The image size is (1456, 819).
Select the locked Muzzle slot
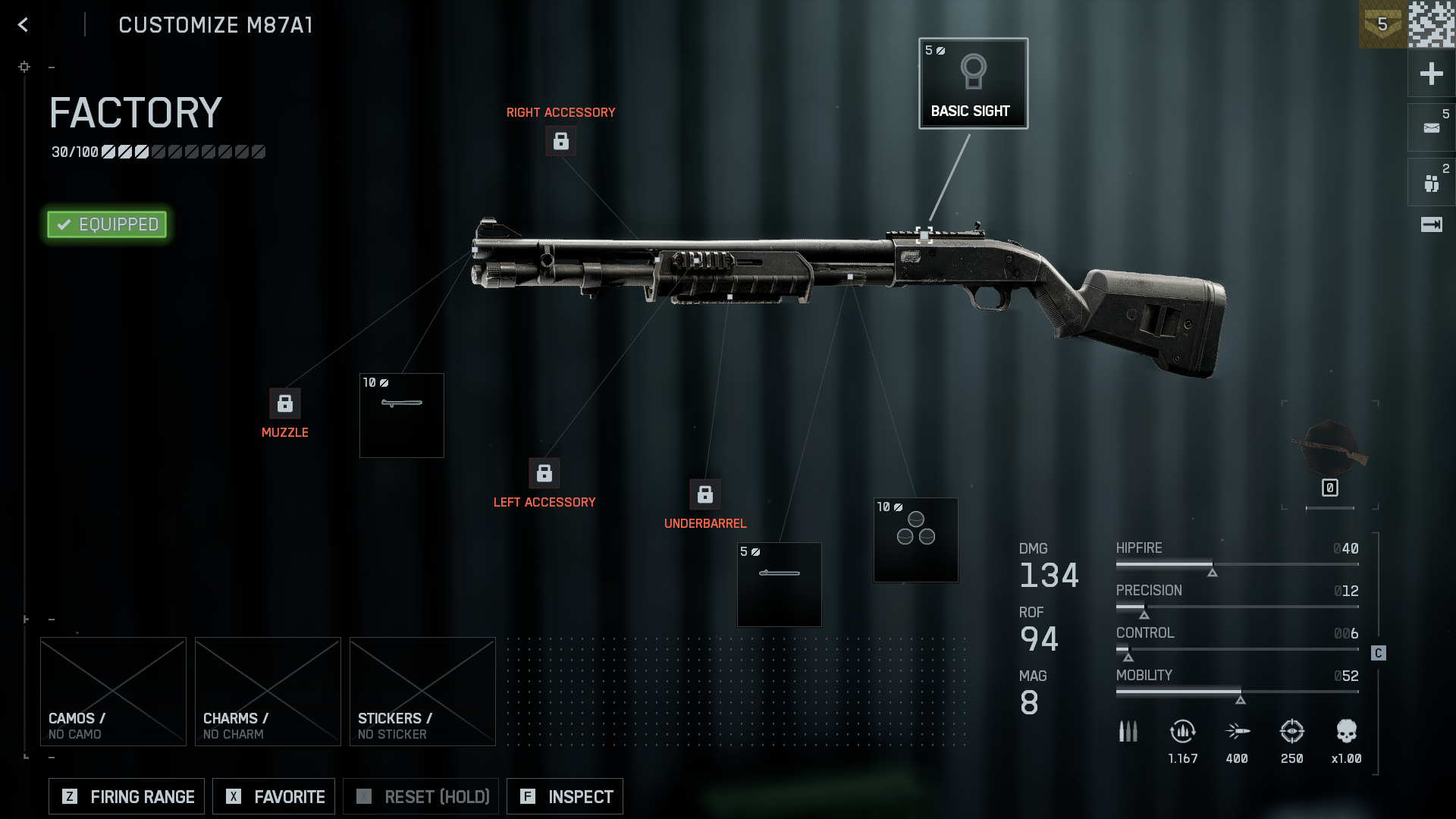(285, 403)
